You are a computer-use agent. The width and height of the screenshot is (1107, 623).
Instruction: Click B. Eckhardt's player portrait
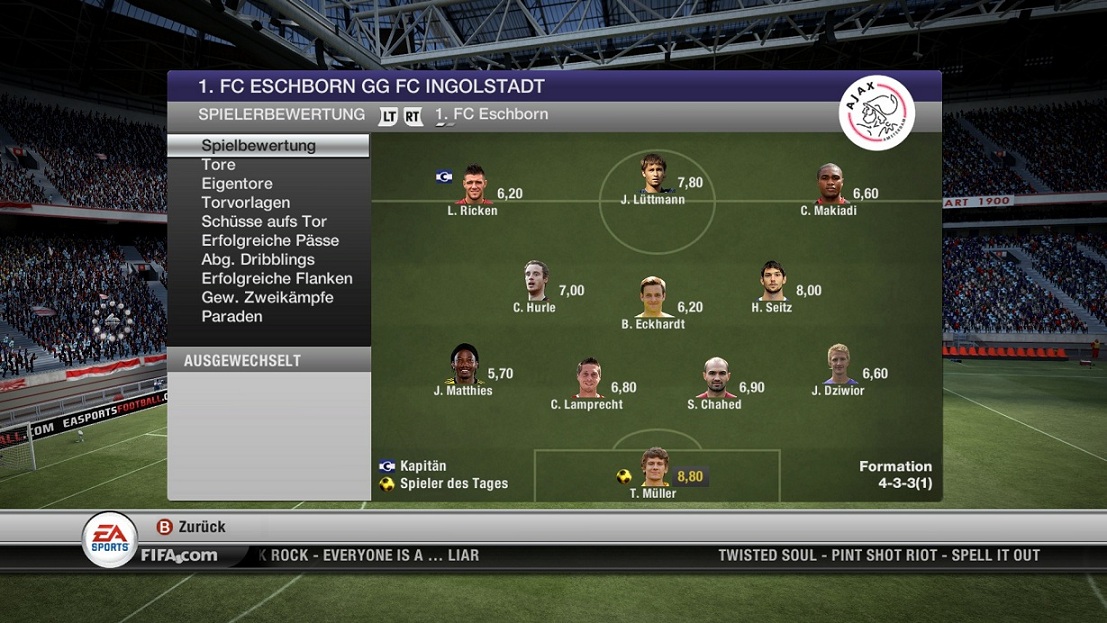653,297
